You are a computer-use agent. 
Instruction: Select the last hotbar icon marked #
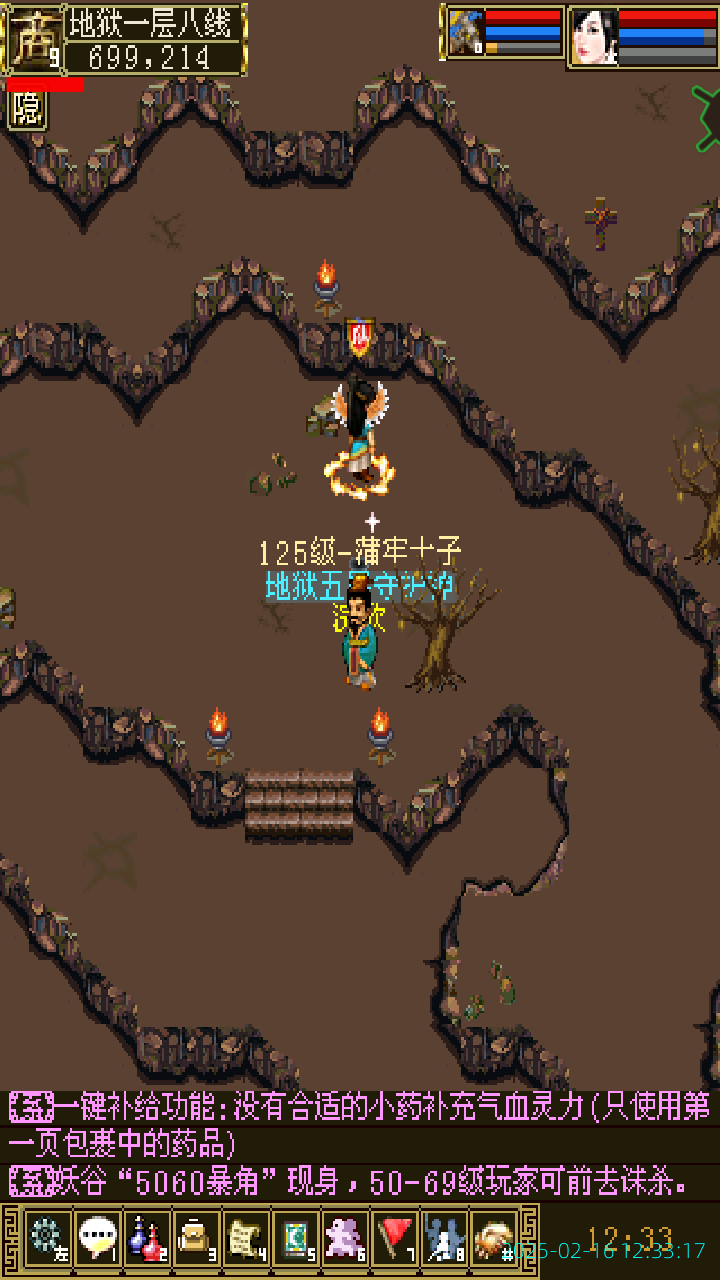point(494,1237)
